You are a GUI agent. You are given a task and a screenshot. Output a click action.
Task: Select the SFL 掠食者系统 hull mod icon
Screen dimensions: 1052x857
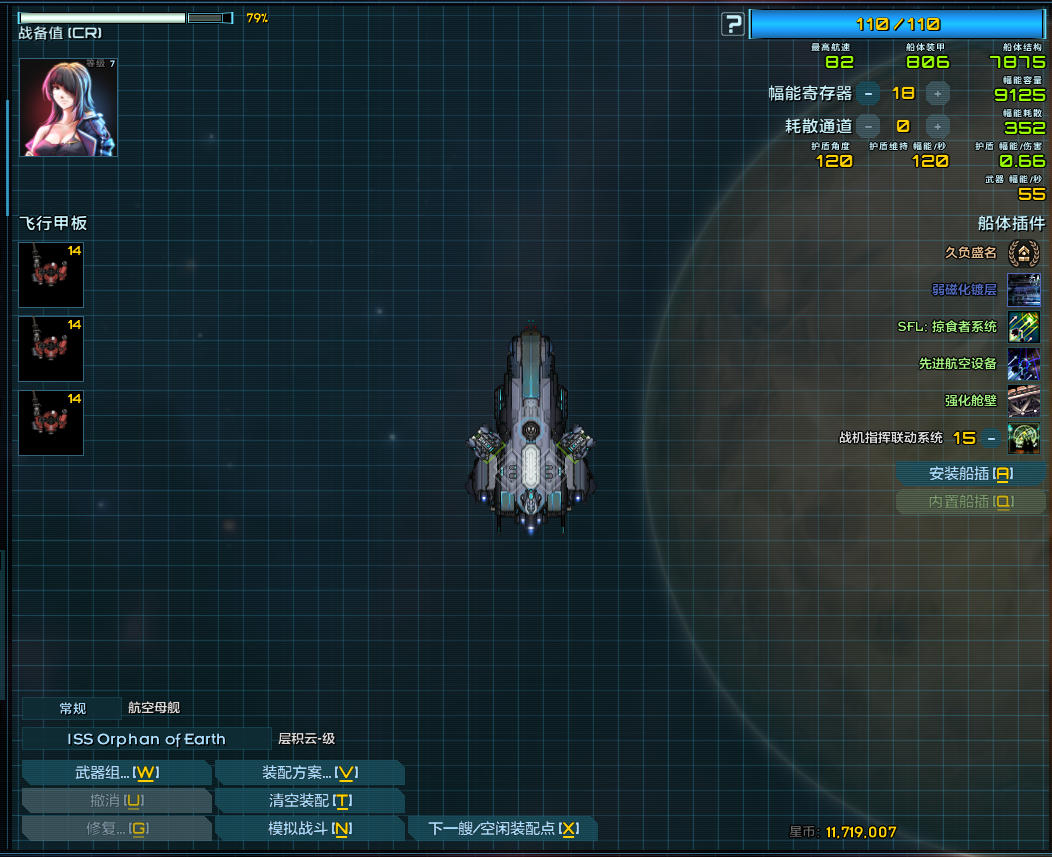click(1024, 327)
